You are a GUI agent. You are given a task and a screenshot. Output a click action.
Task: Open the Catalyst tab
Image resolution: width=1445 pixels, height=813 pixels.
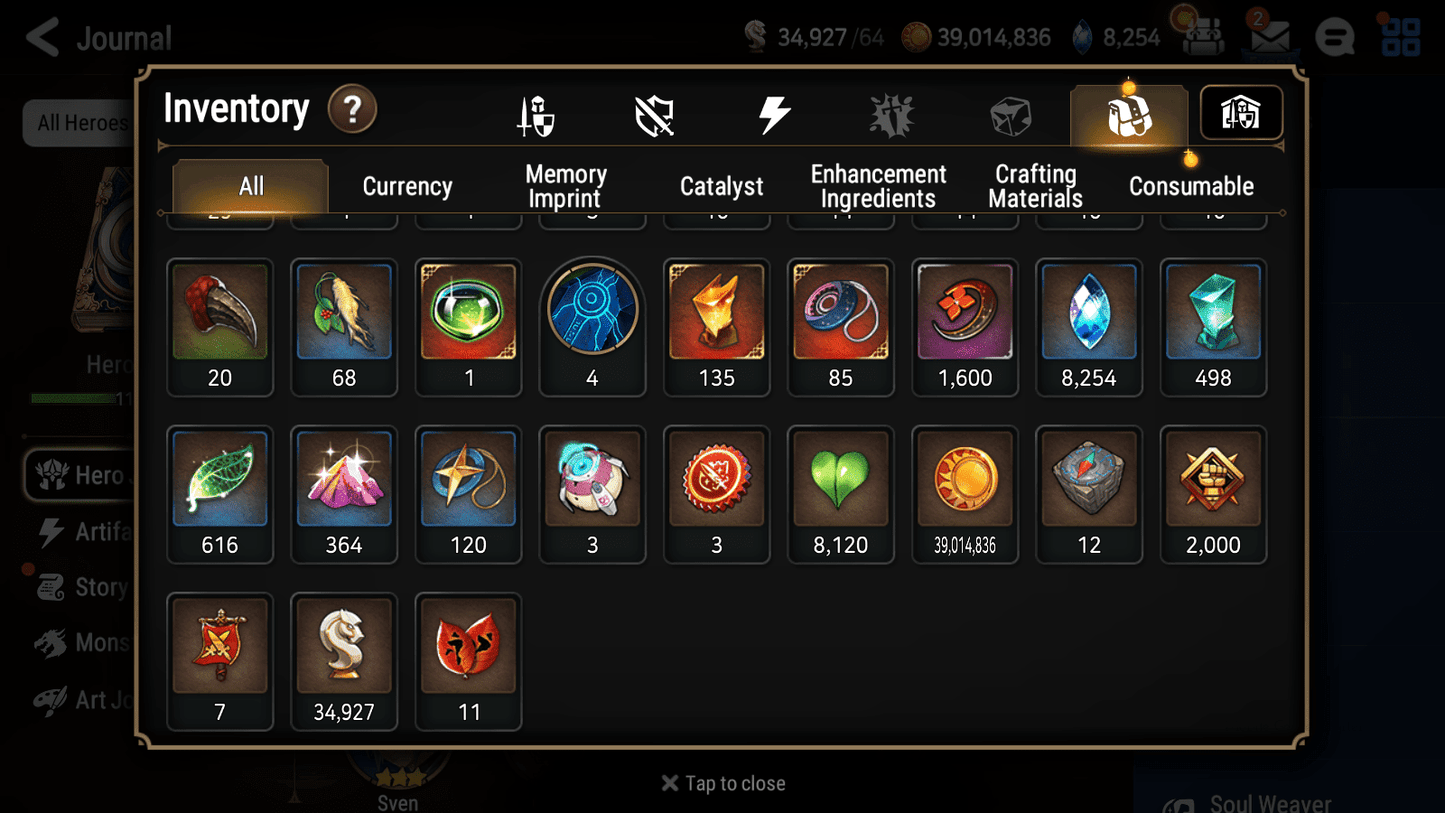click(x=722, y=186)
